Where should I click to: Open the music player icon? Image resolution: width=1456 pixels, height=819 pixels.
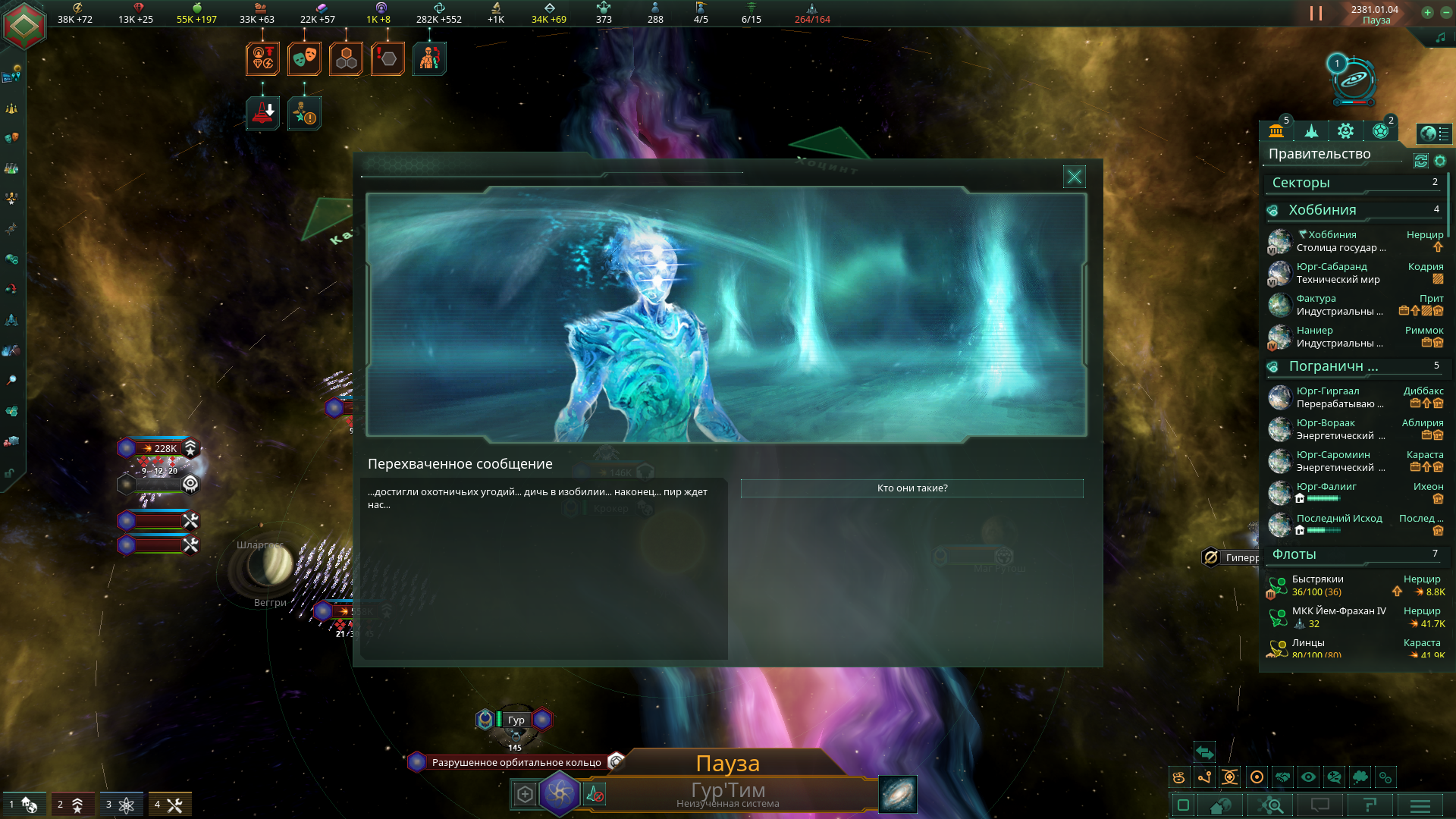point(1440,38)
